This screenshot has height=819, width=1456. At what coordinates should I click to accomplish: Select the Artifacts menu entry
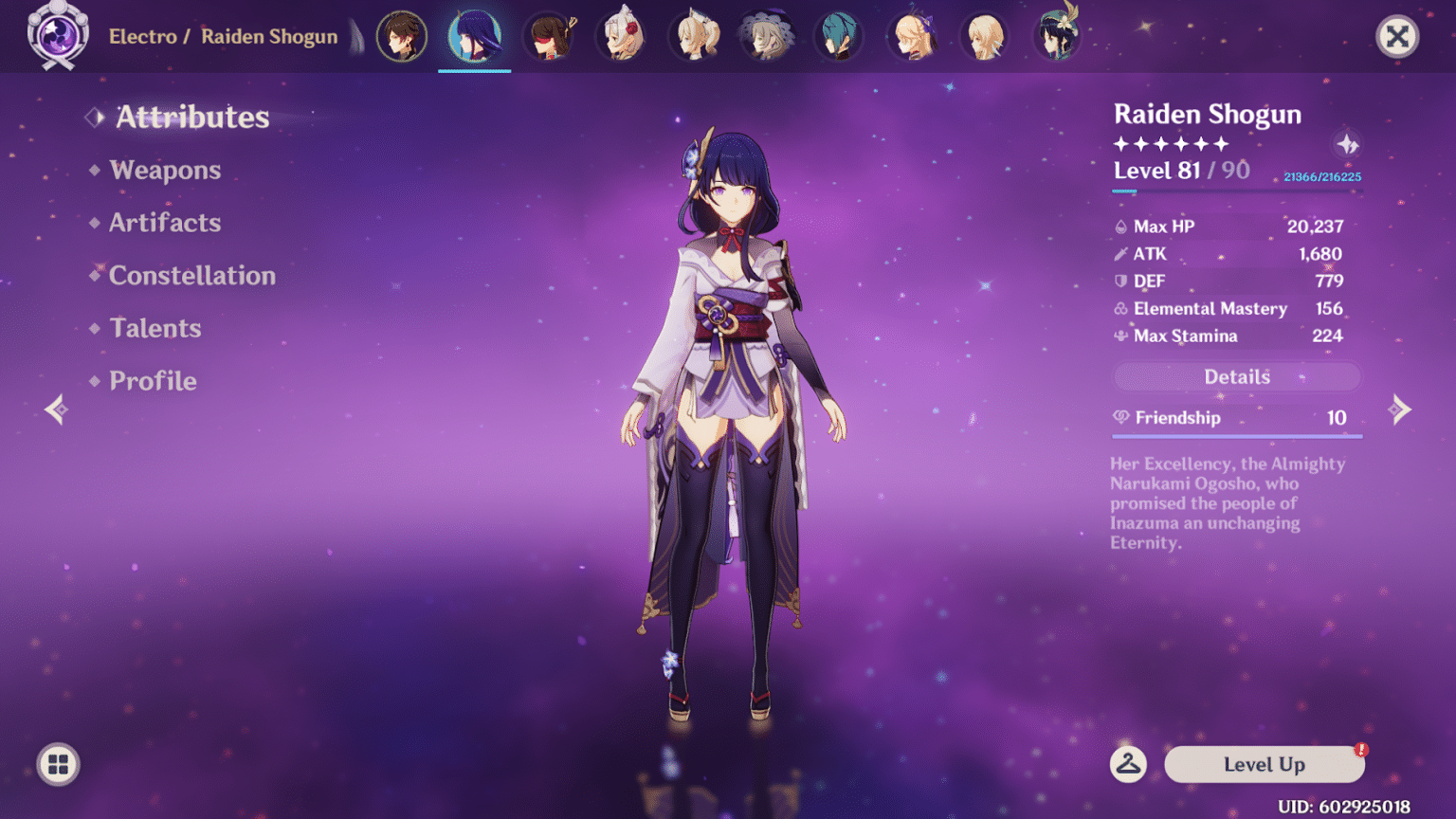coord(165,223)
